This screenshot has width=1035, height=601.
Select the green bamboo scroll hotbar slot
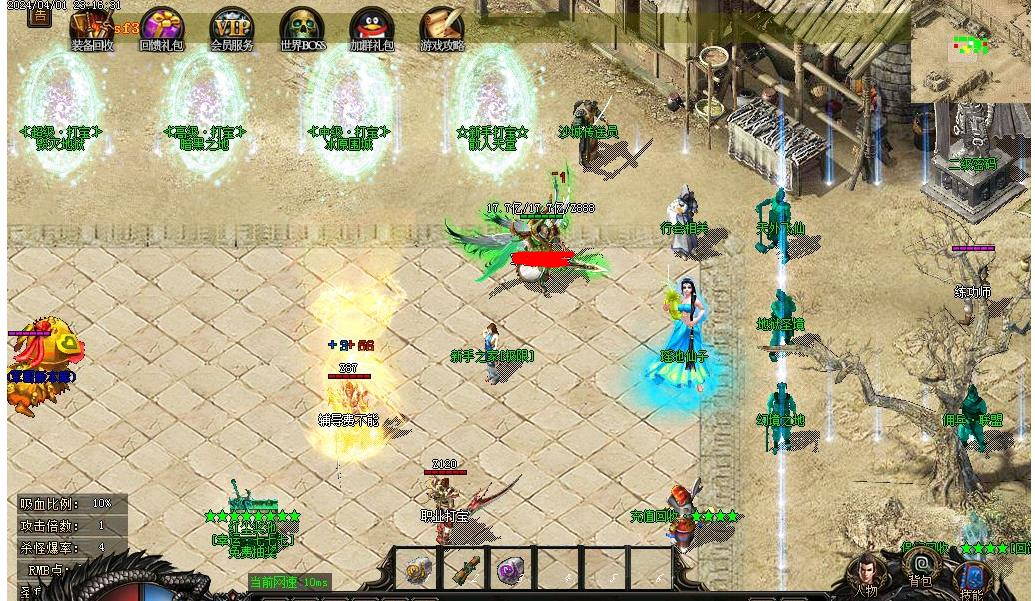tap(464, 571)
